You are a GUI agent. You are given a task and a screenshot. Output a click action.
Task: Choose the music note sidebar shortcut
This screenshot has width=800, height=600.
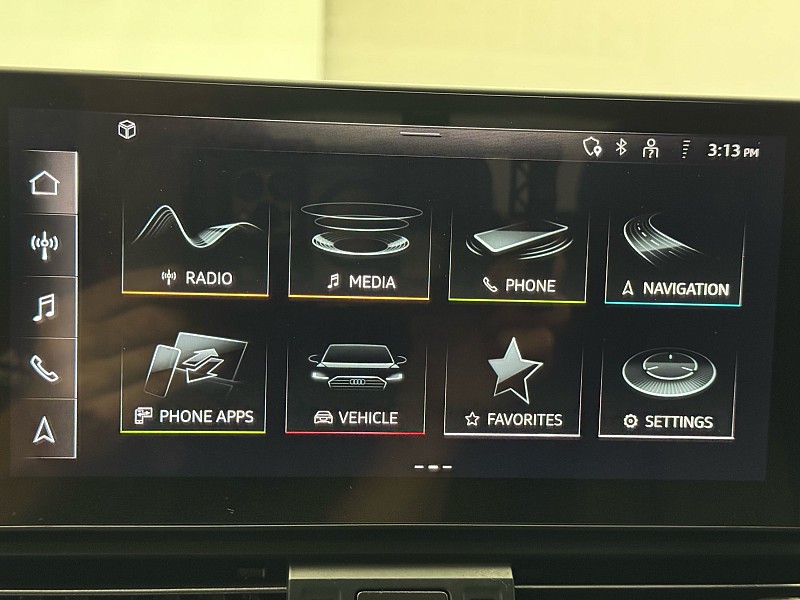coord(45,306)
